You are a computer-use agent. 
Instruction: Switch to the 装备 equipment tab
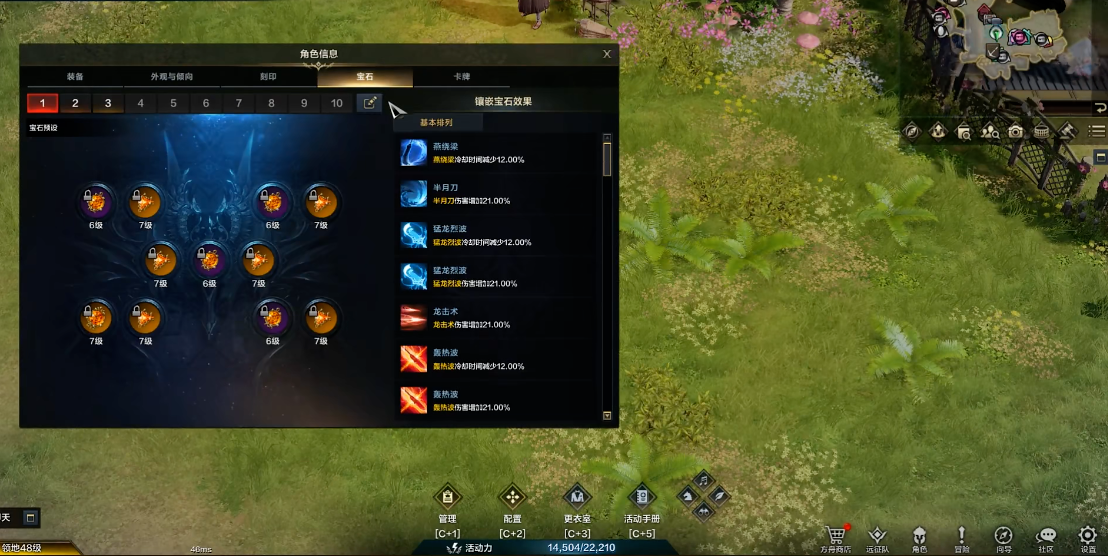pyautogui.click(x=74, y=77)
